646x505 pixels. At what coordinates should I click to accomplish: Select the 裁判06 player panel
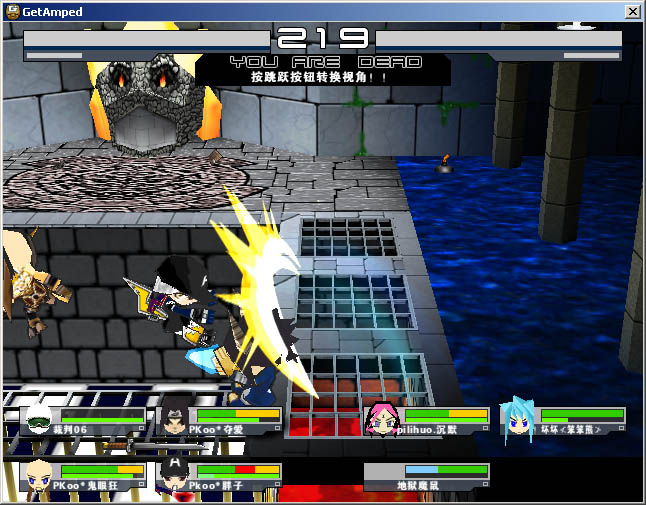tap(84, 421)
